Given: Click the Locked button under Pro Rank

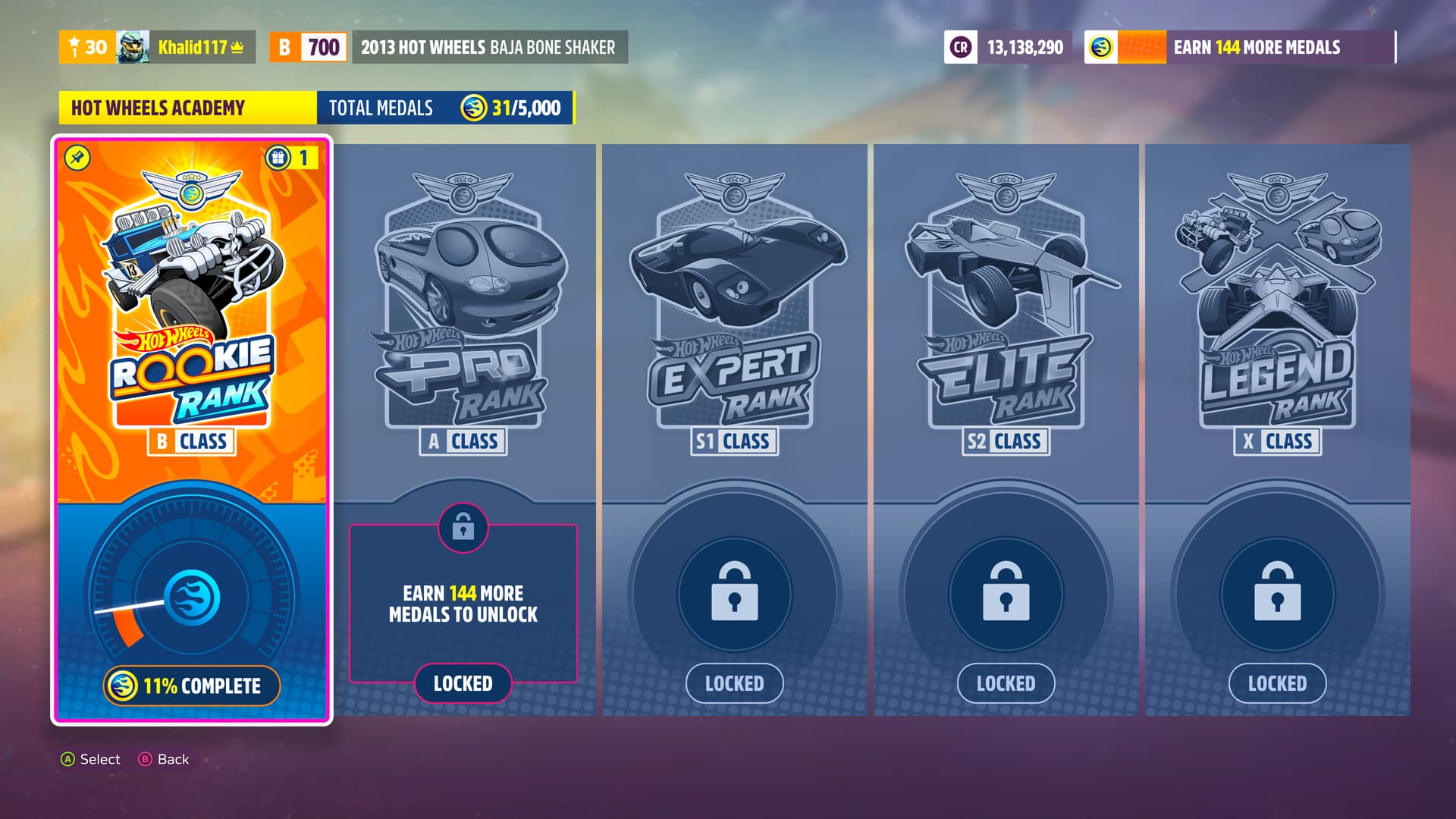Looking at the screenshot, I should (463, 683).
